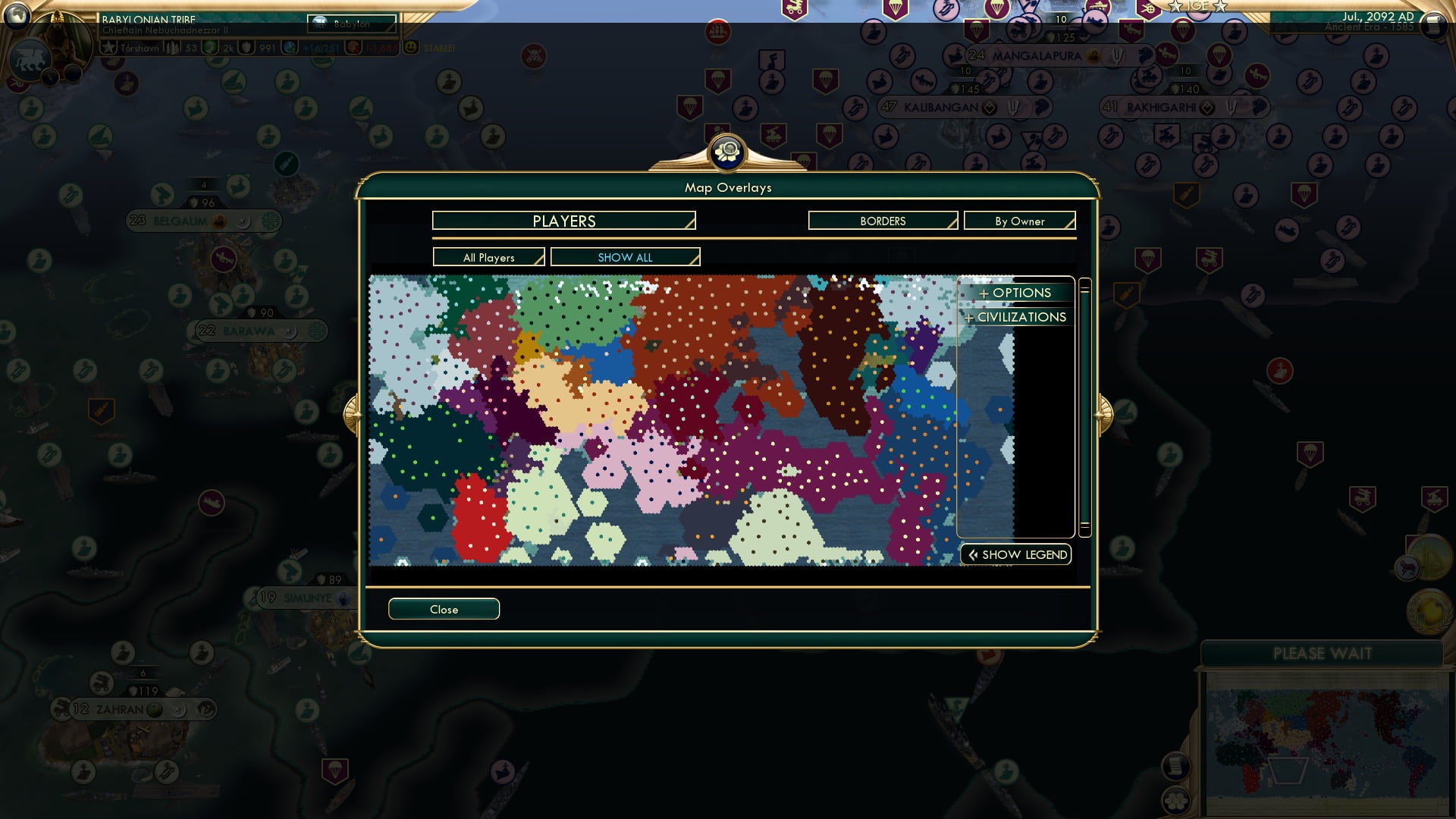Click the magnifying glass emblem above Map Overlays
The image size is (1456, 819).
pyautogui.click(x=726, y=152)
